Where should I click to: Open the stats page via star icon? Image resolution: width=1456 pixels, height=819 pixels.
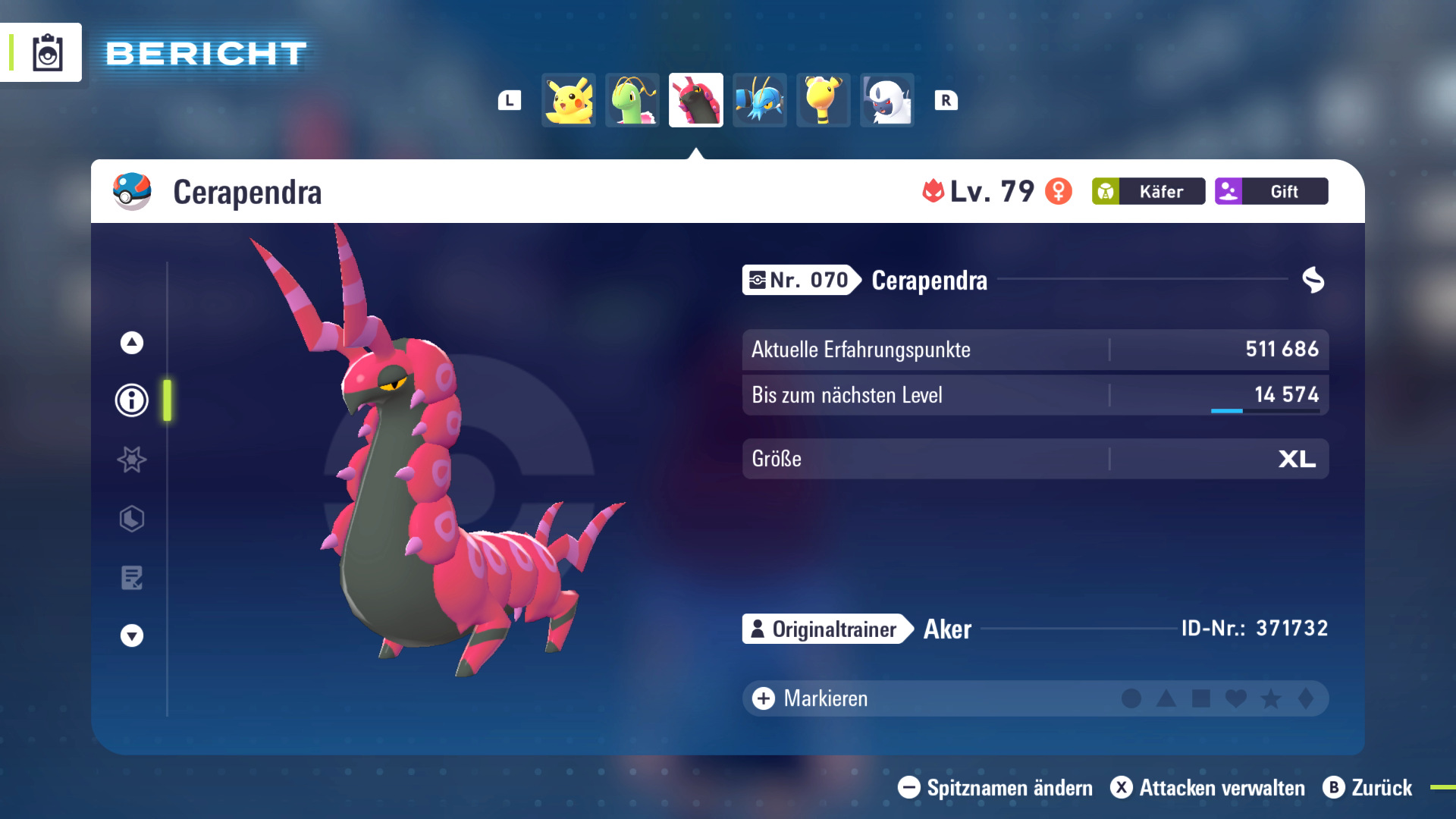point(130,460)
